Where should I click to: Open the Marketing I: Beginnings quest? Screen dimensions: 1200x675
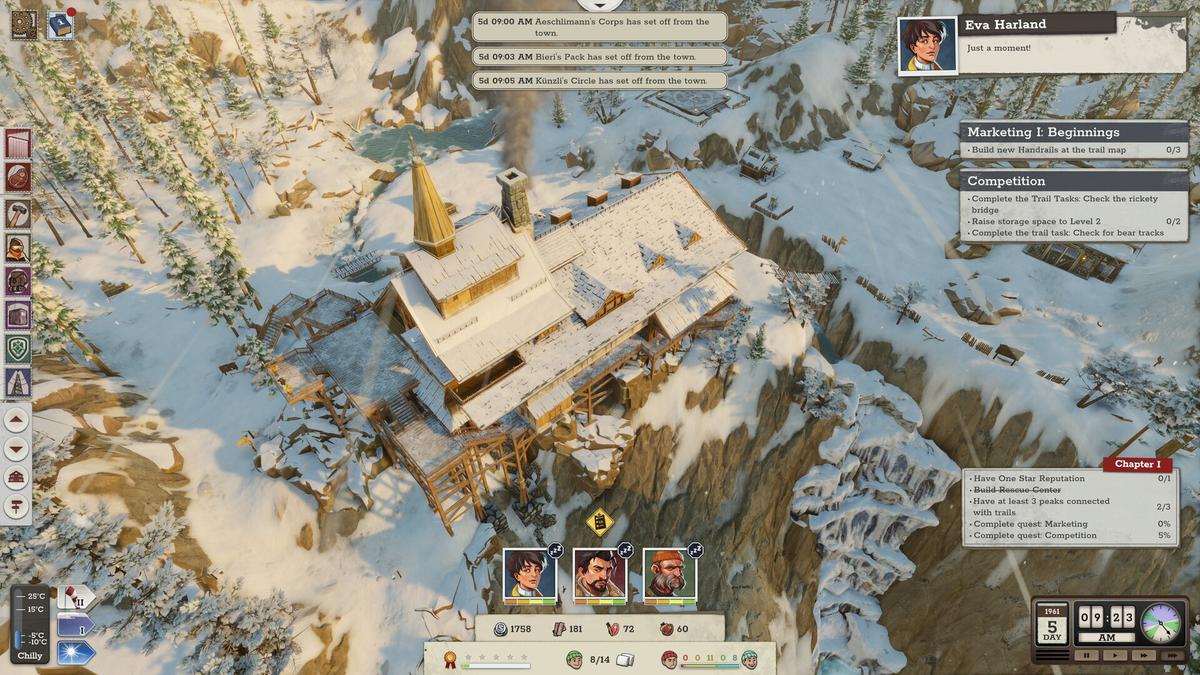pos(1073,132)
